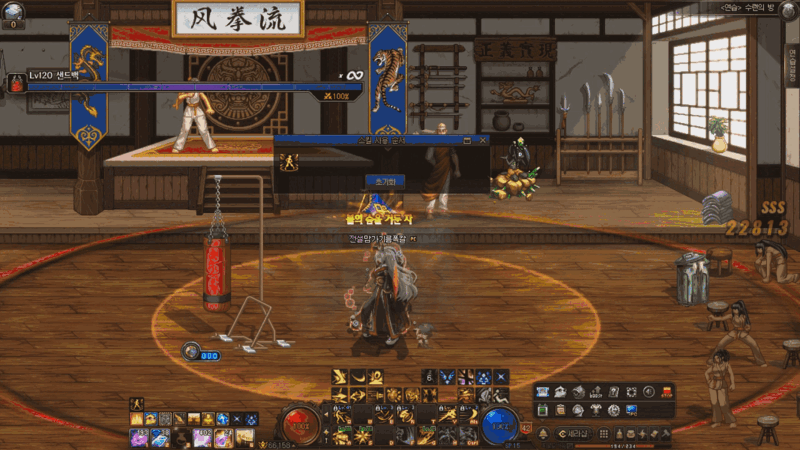
Task: Click the running figure skill icon in window
Action: (291, 163)
